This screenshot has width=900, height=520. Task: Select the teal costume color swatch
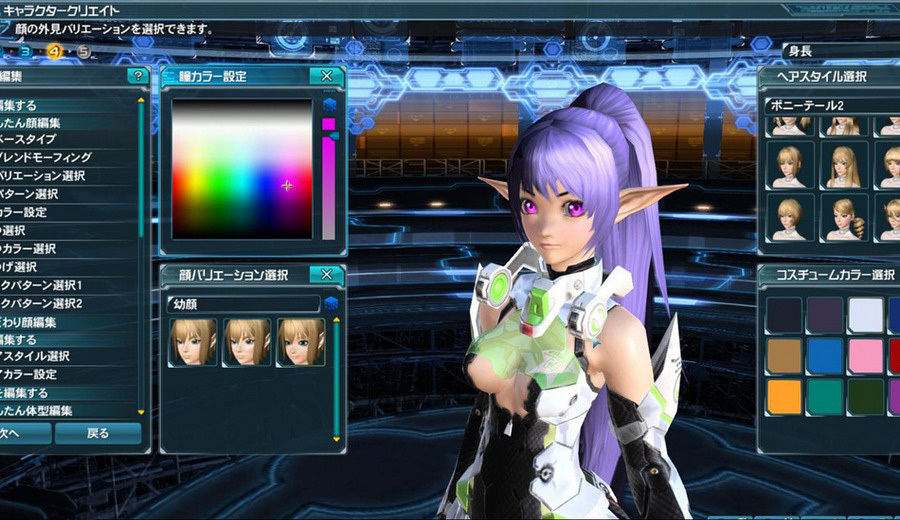[x=825, y=395]
